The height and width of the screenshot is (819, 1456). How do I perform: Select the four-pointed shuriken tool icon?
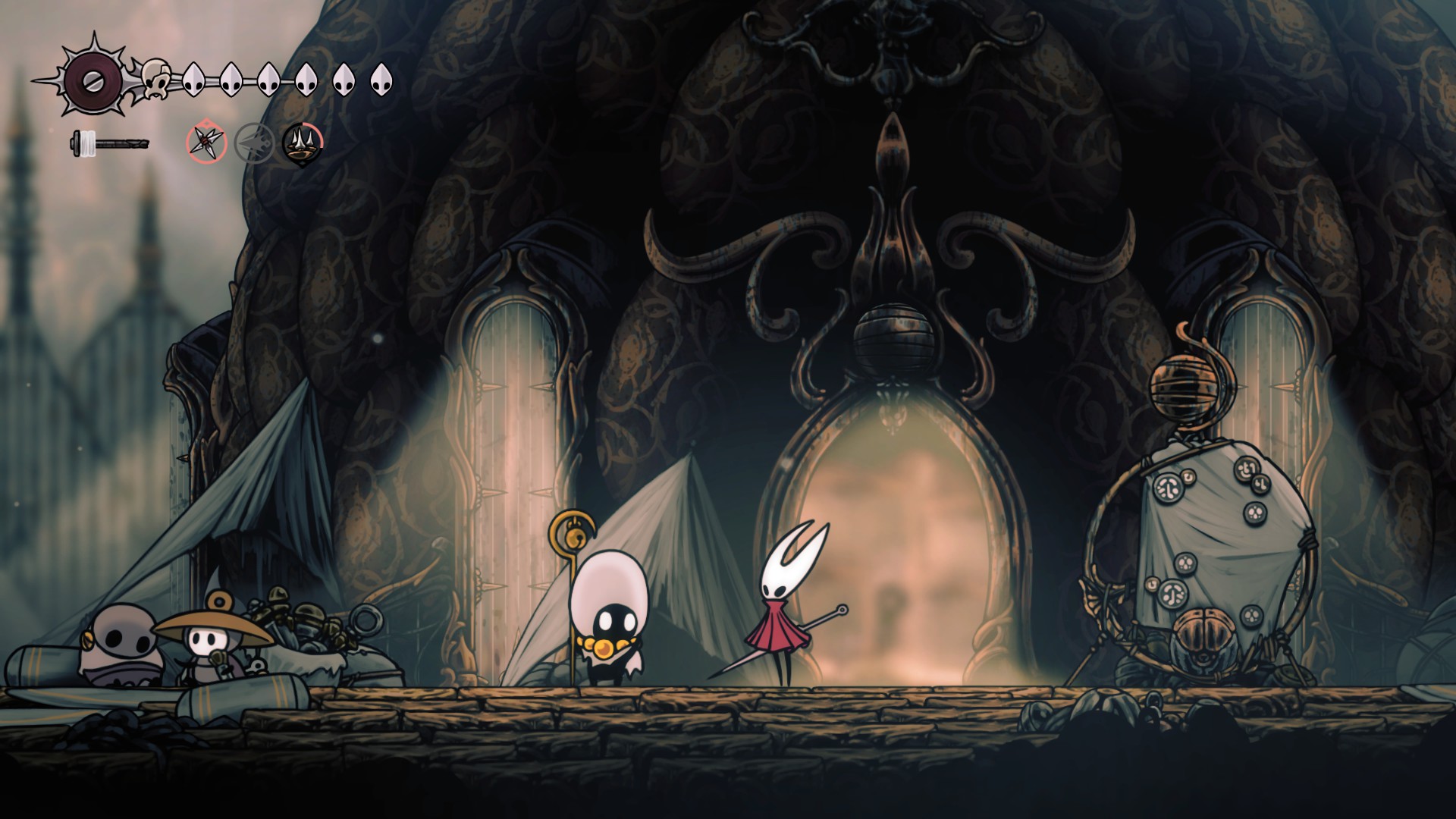207,142
